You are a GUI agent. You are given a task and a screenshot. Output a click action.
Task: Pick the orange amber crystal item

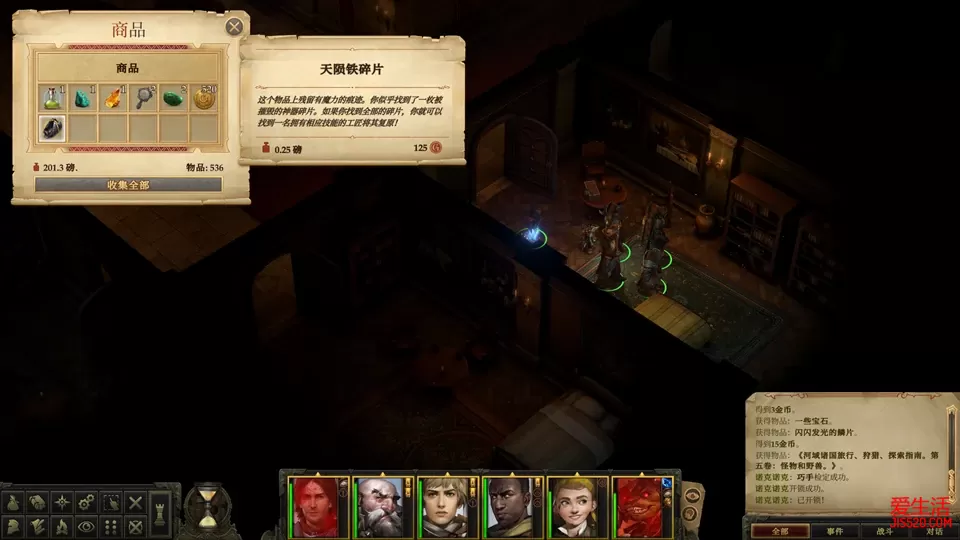click(x=113, y=98)
